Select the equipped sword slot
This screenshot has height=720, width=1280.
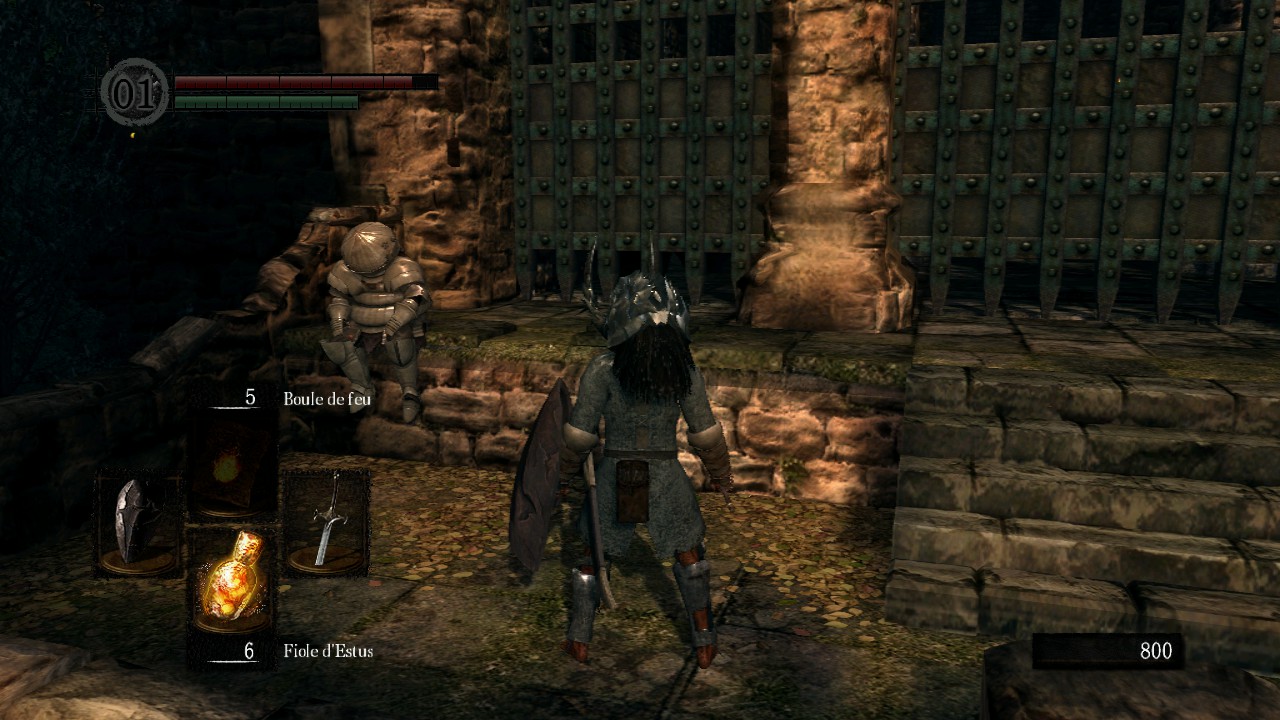pos(326,522)
